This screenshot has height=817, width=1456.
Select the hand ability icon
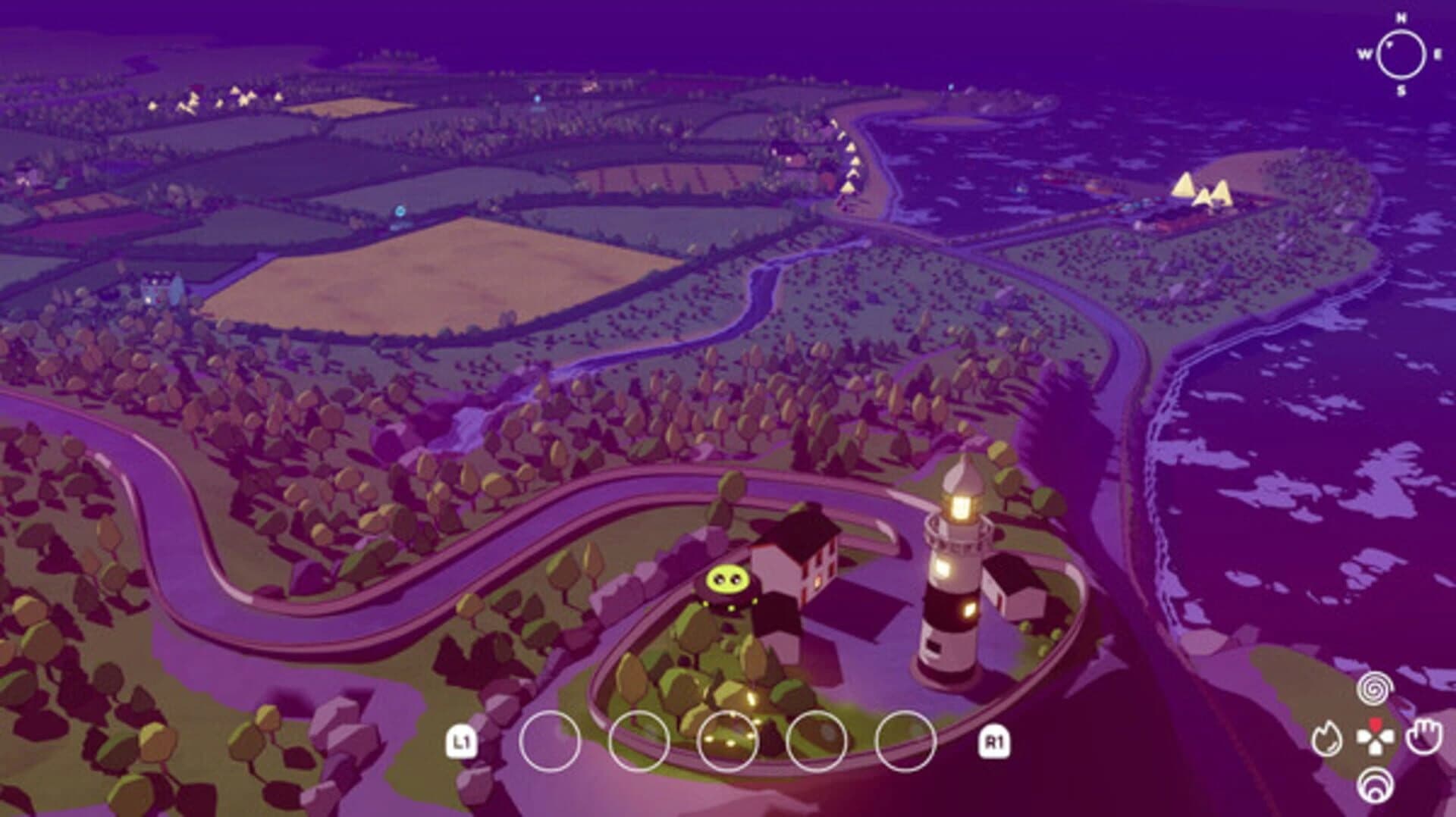(x=1425, y=737)
